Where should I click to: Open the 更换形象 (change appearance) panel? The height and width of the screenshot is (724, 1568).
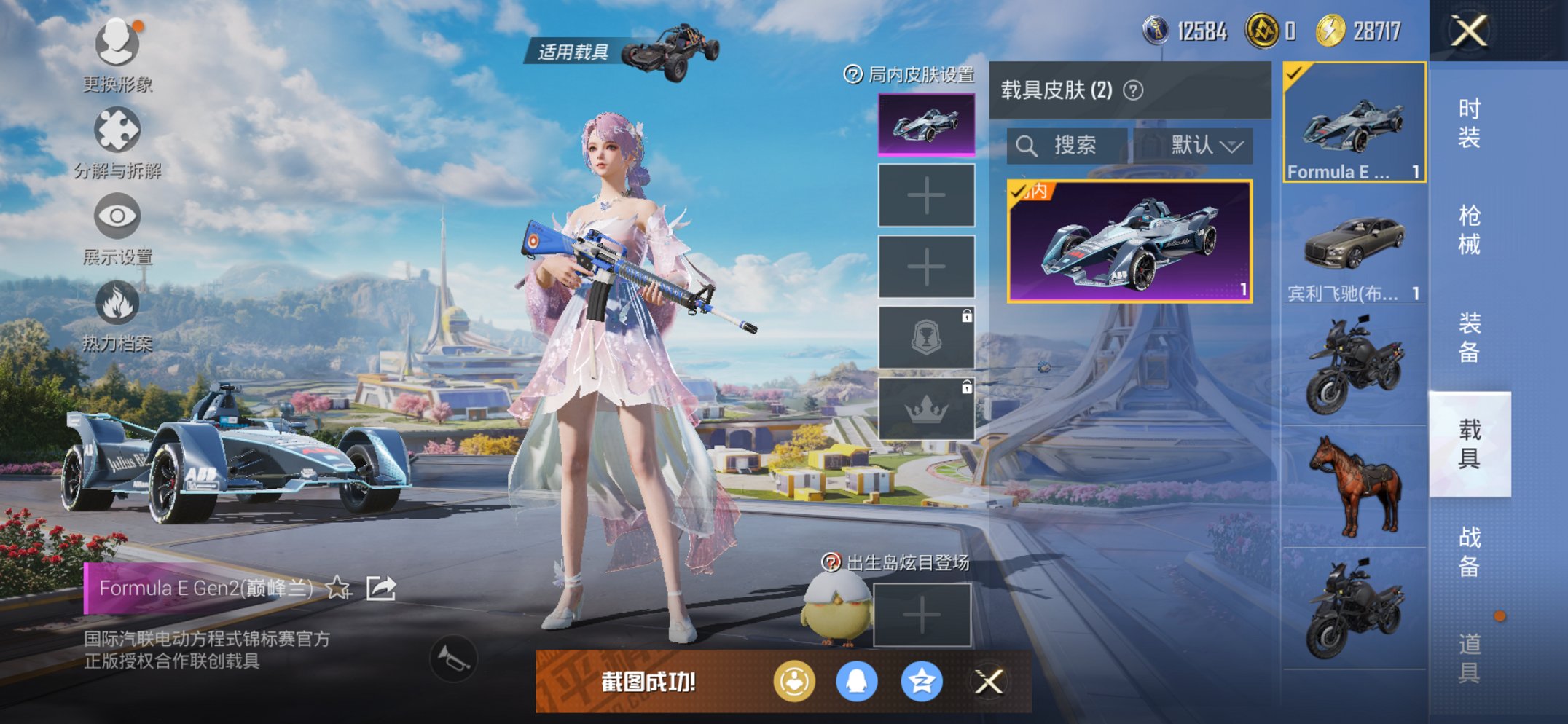[x=117, y=44]
